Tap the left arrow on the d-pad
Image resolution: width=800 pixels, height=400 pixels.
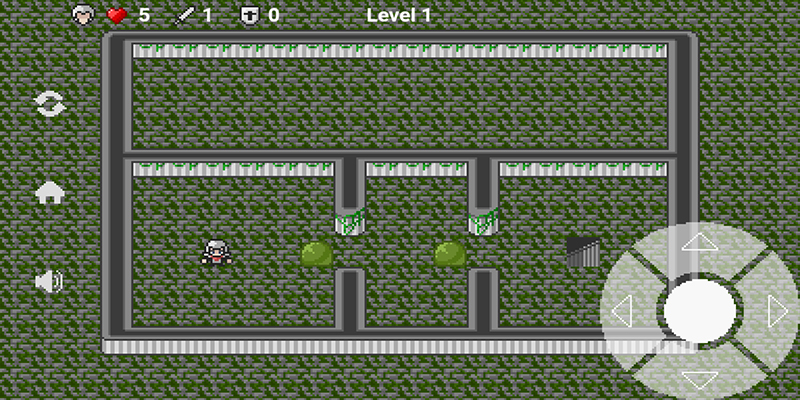coord(621,312)
